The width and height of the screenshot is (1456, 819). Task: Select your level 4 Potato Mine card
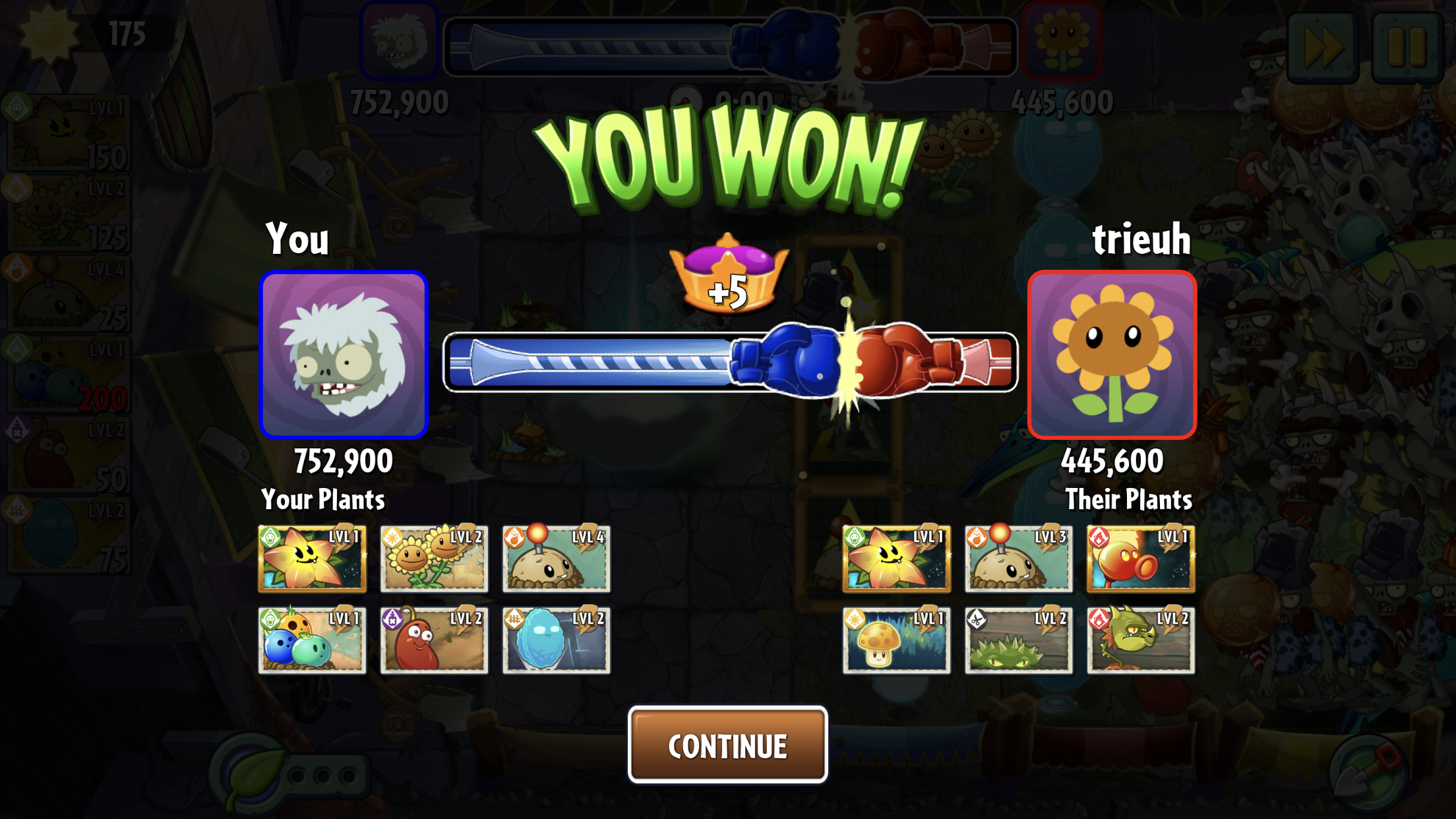(556, 559)
